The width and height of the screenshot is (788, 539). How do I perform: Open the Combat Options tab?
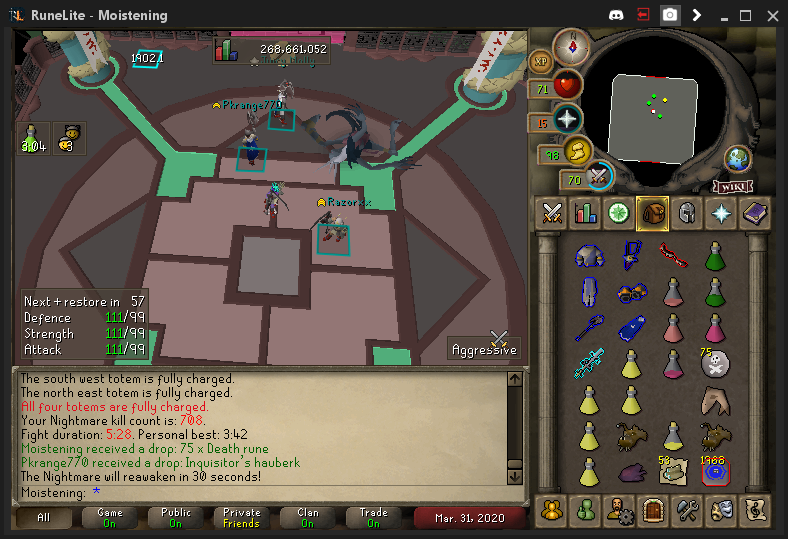click(553, 213)
